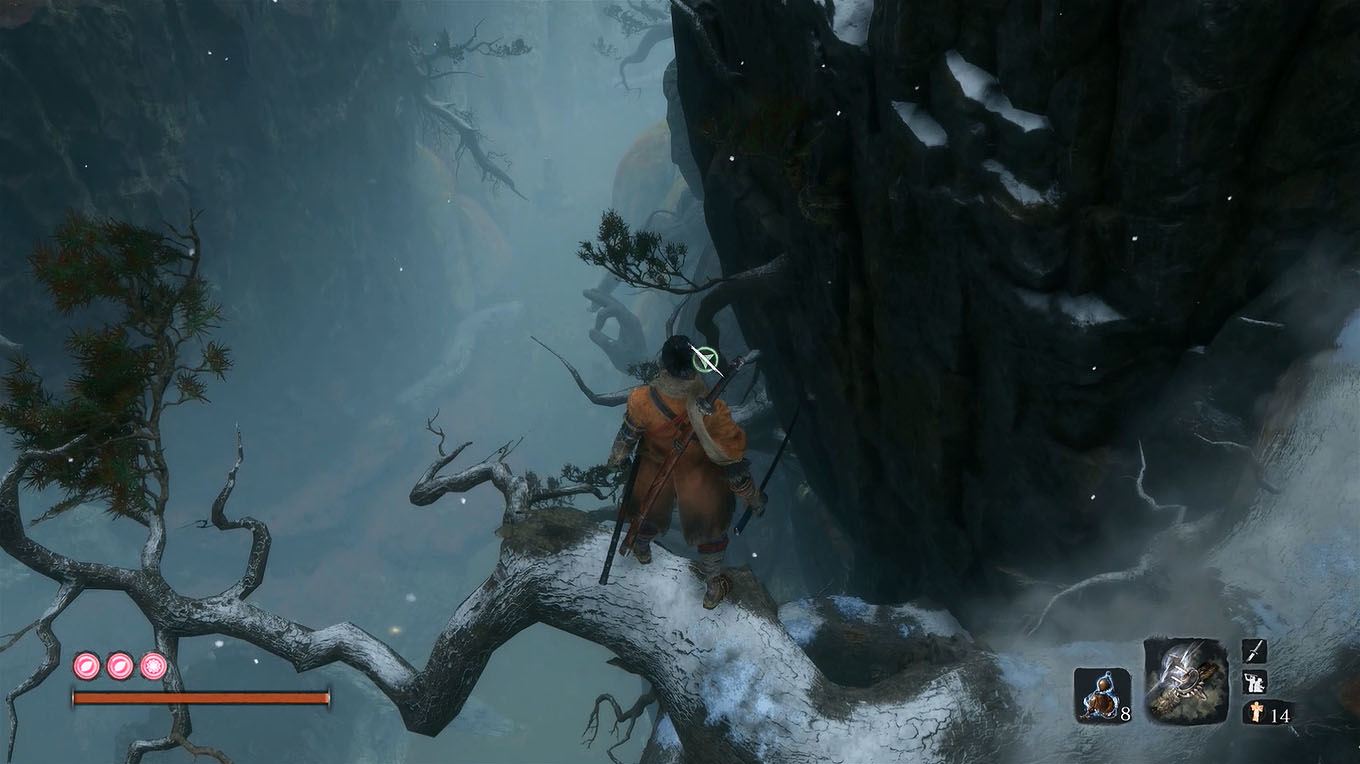Screen dimensions: 1360x764
Task: Click the orange health bar
Action: 200,696
